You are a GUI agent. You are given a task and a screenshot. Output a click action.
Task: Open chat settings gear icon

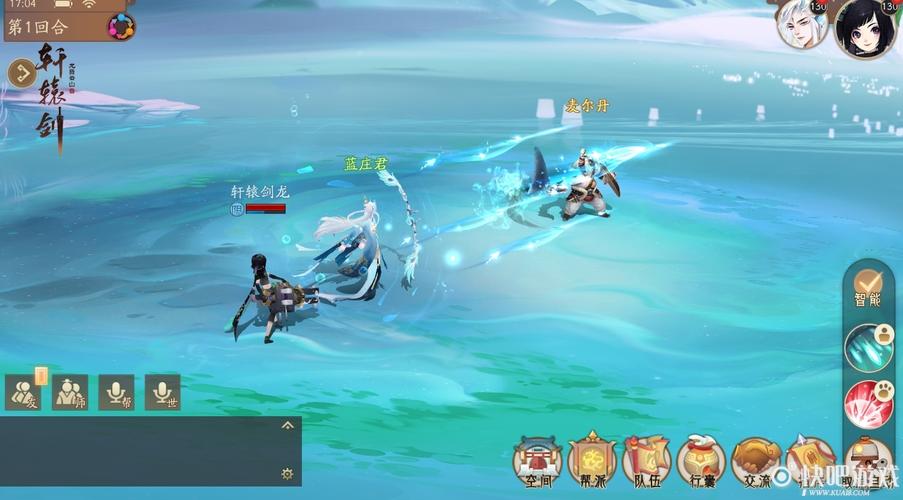[x=287, y=473]
